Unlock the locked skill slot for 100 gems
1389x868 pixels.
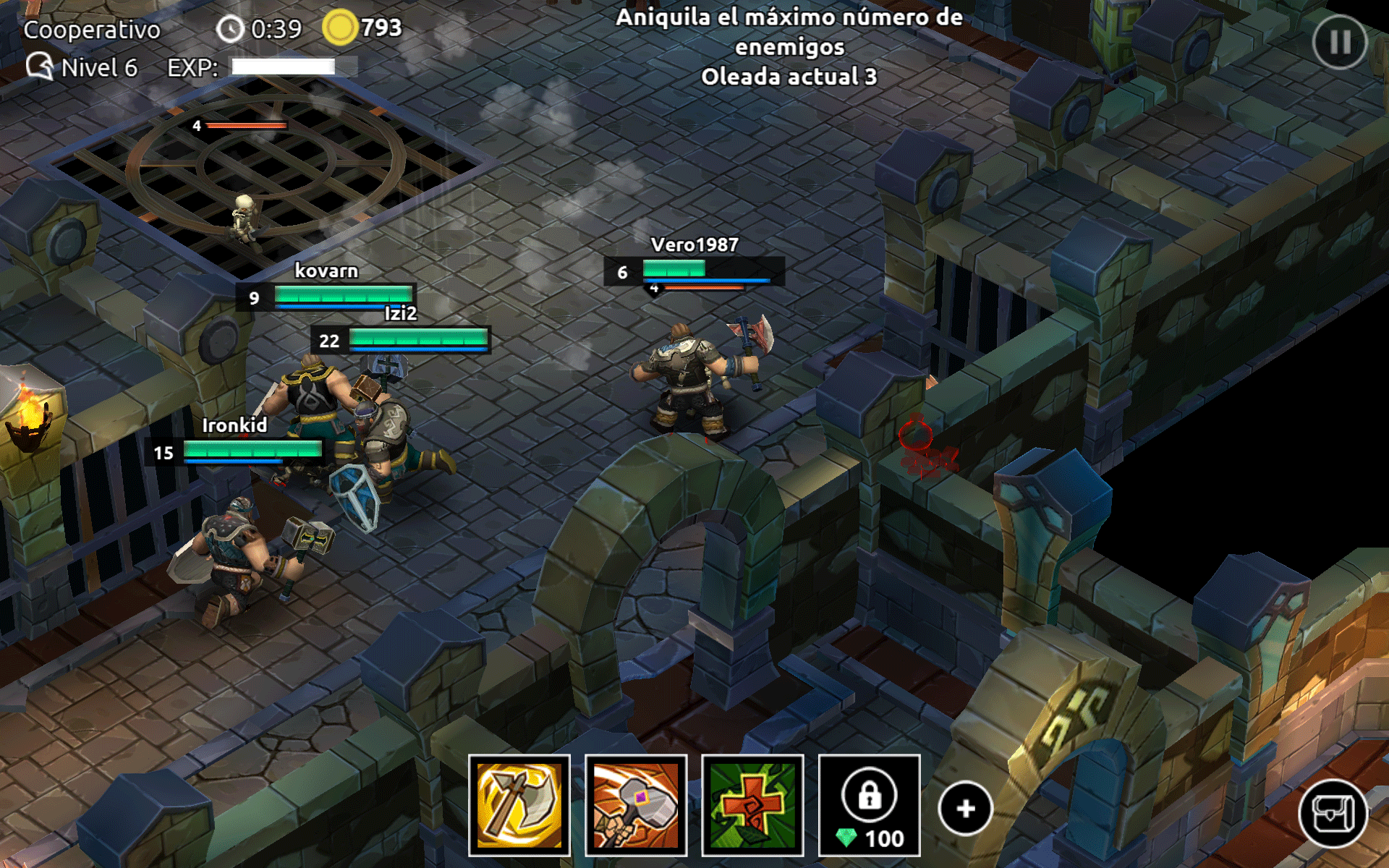(869, 805)
